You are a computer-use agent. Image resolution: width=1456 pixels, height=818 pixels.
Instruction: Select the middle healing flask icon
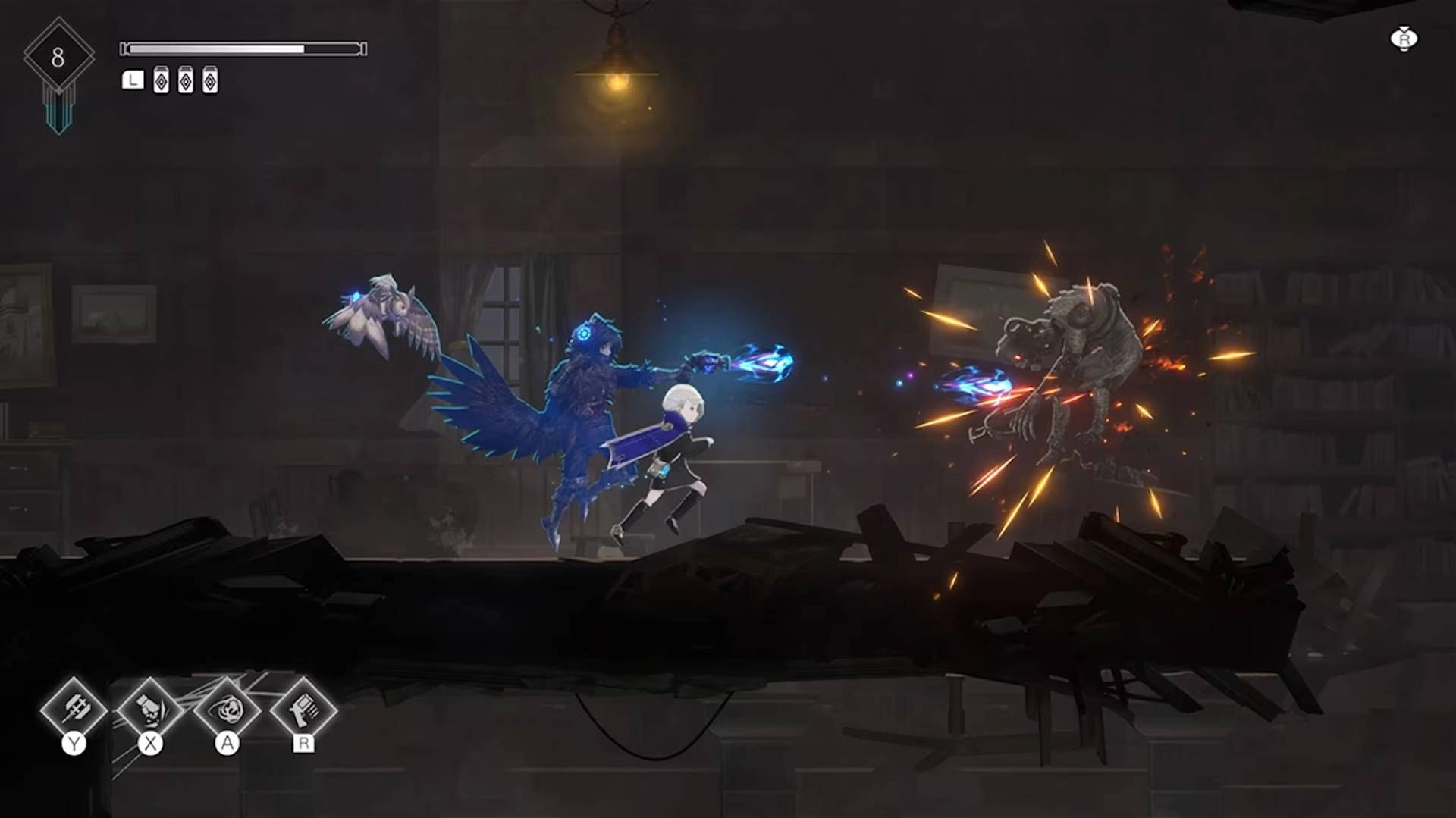[187, 79]
